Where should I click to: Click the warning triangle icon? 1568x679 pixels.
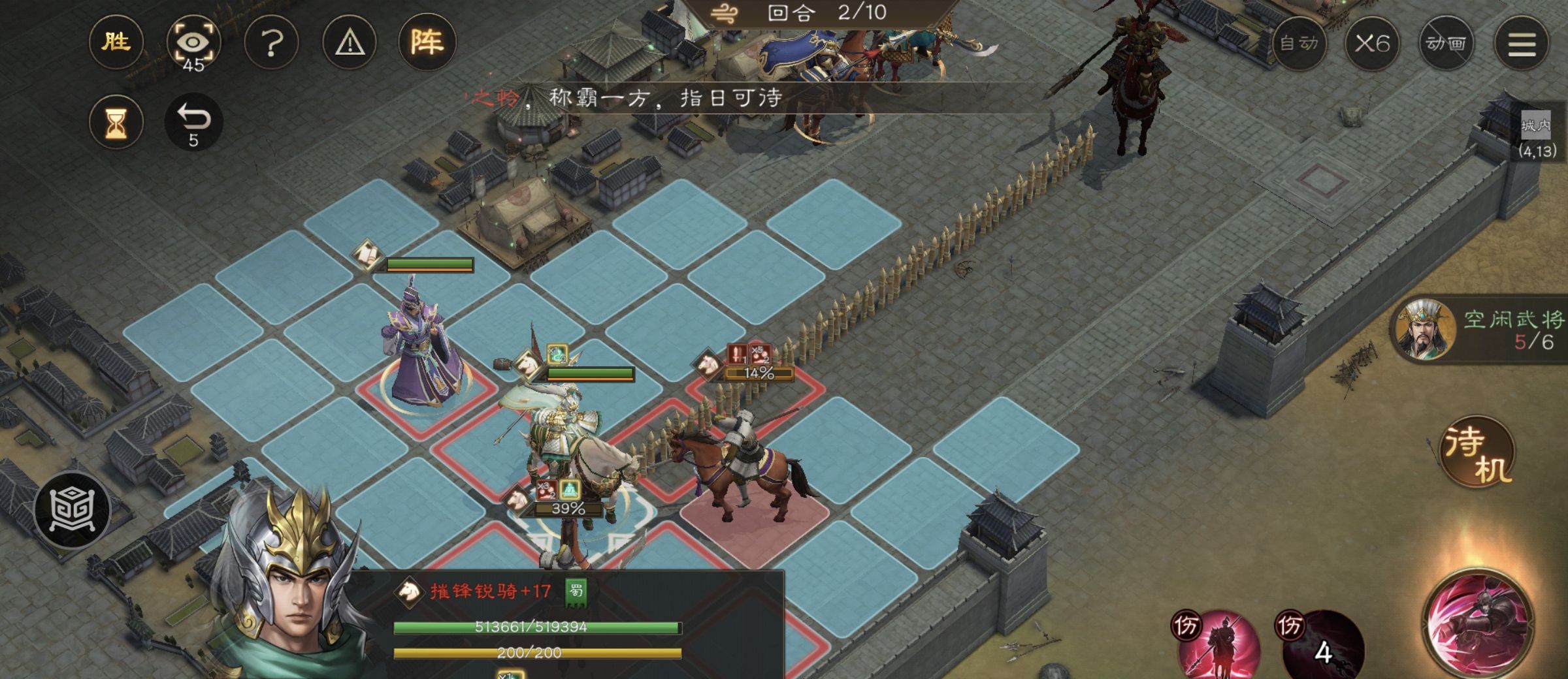350,43
